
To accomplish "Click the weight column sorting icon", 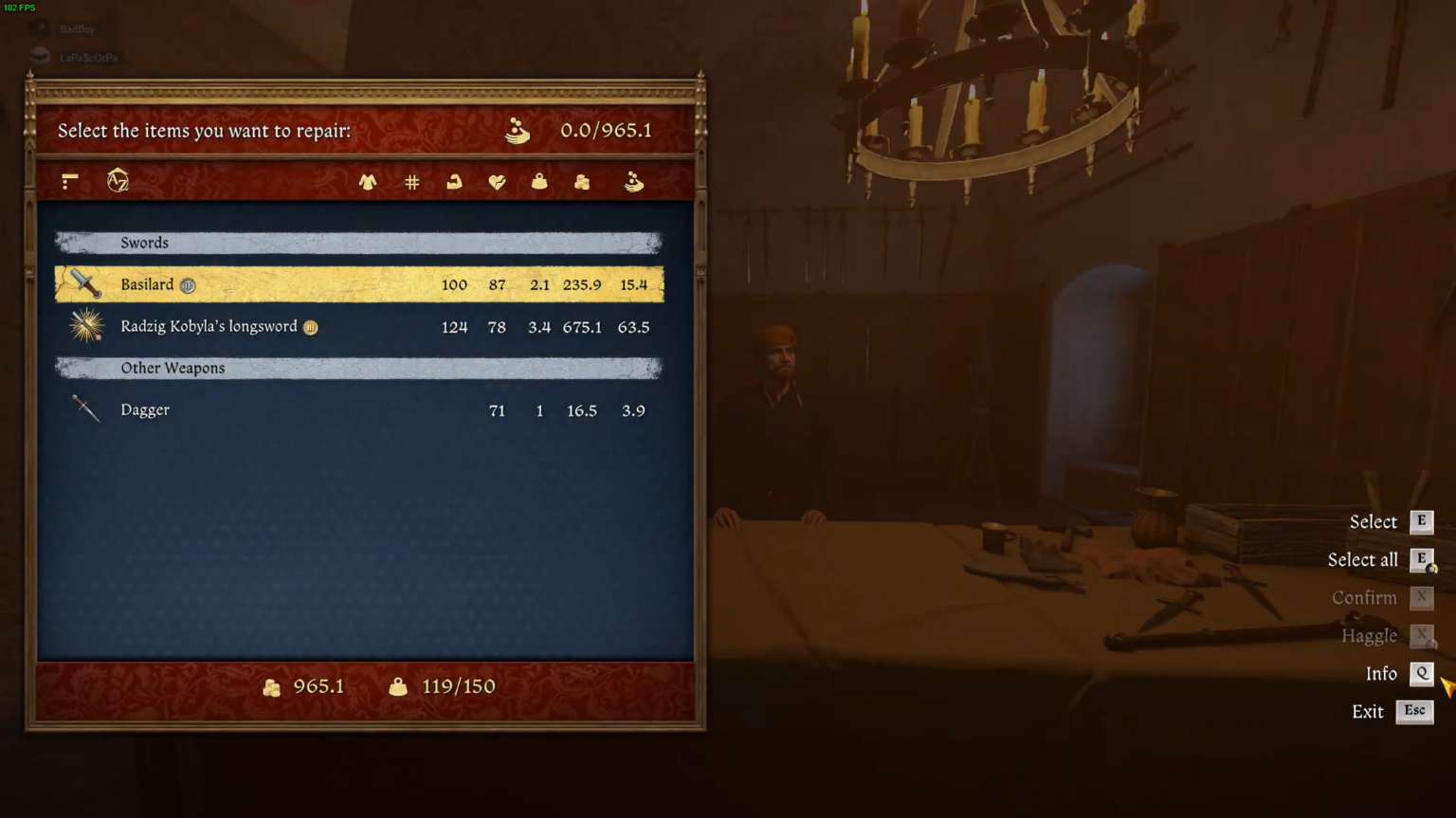I will tap(538, 182).
